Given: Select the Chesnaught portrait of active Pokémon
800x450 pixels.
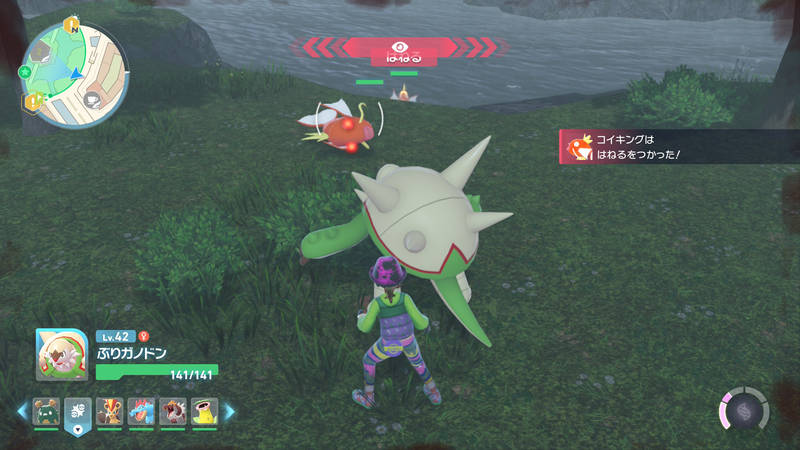Looking at the screenshot, I should 55,354.
